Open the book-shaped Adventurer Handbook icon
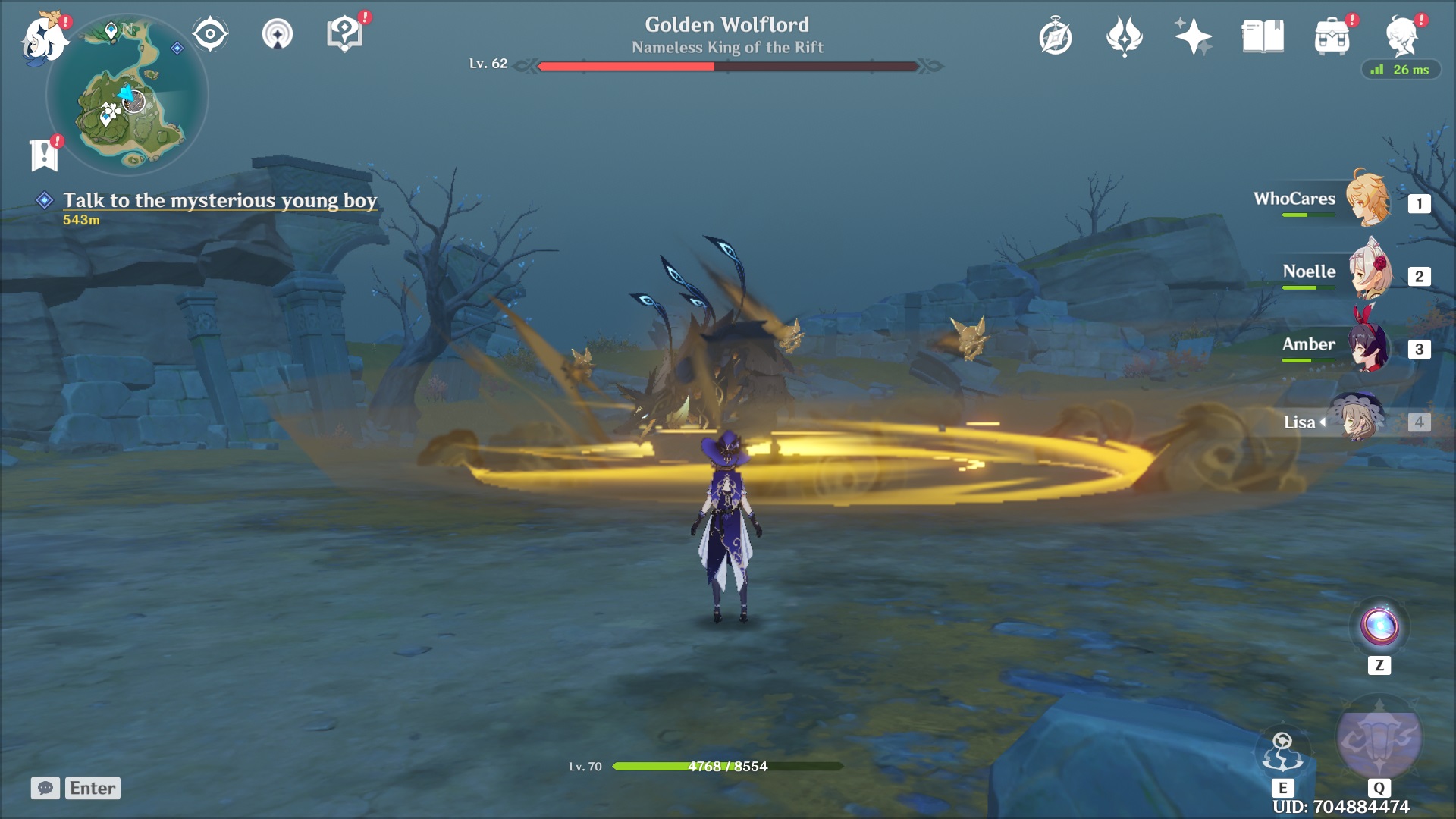Screen dimensions: 1456x819 click(x=1263, y=36)
